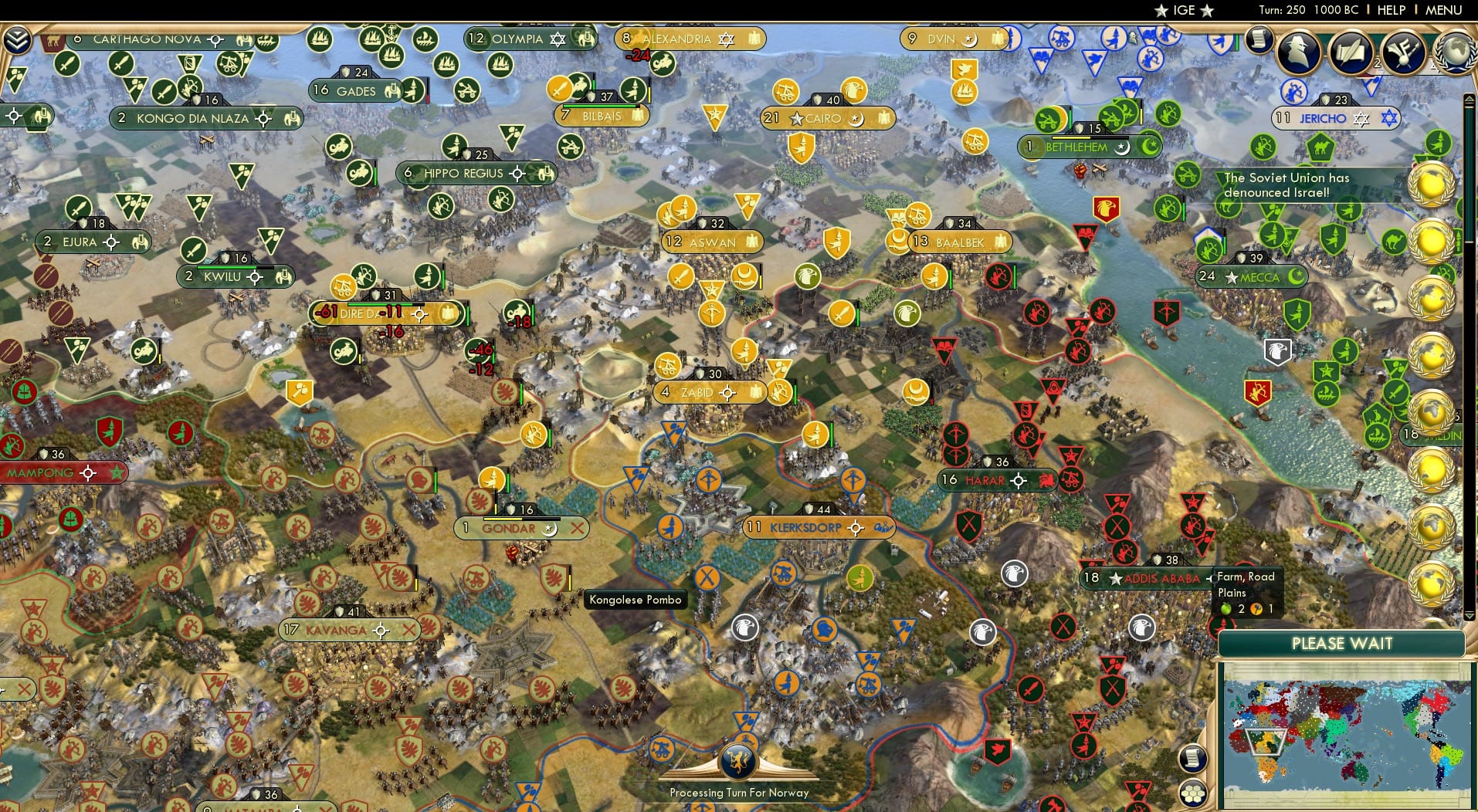The width and height of the screenshot is (1478, 812).
Task: Open the Espionage overview spy icon
Action: pyautogui.click(x=1299, y=52)
